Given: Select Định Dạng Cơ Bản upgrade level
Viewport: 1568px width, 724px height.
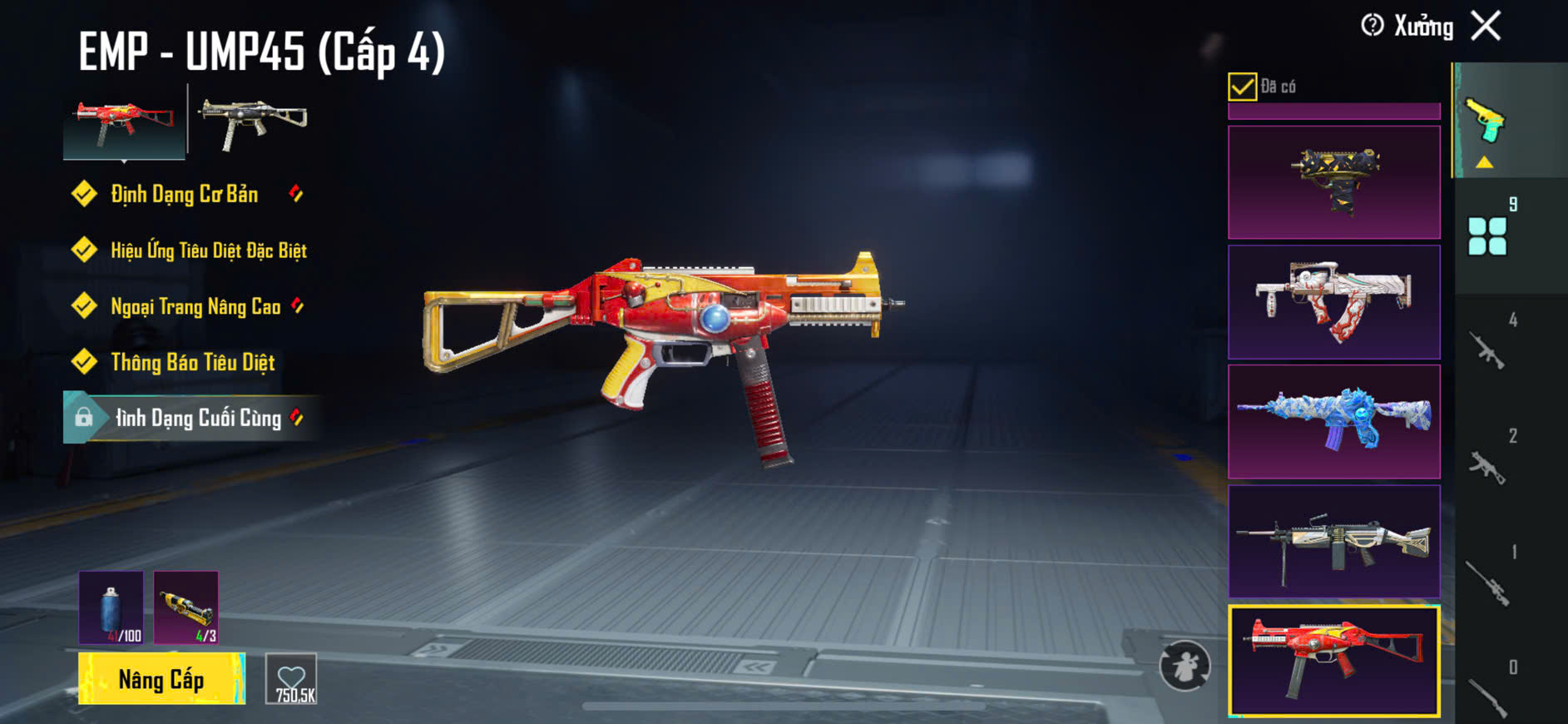Looking at the screenshot, I should tap(185, 195).
